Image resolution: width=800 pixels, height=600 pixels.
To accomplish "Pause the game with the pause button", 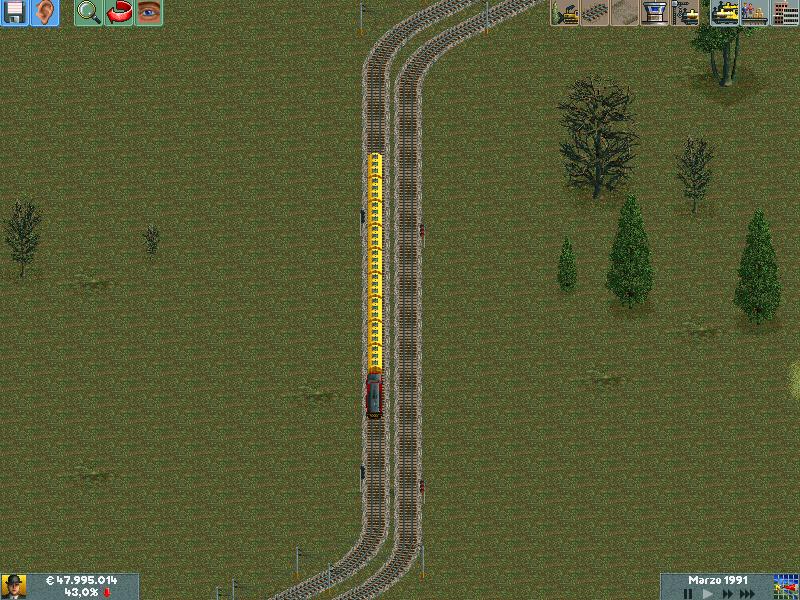I will pos(688,593).
